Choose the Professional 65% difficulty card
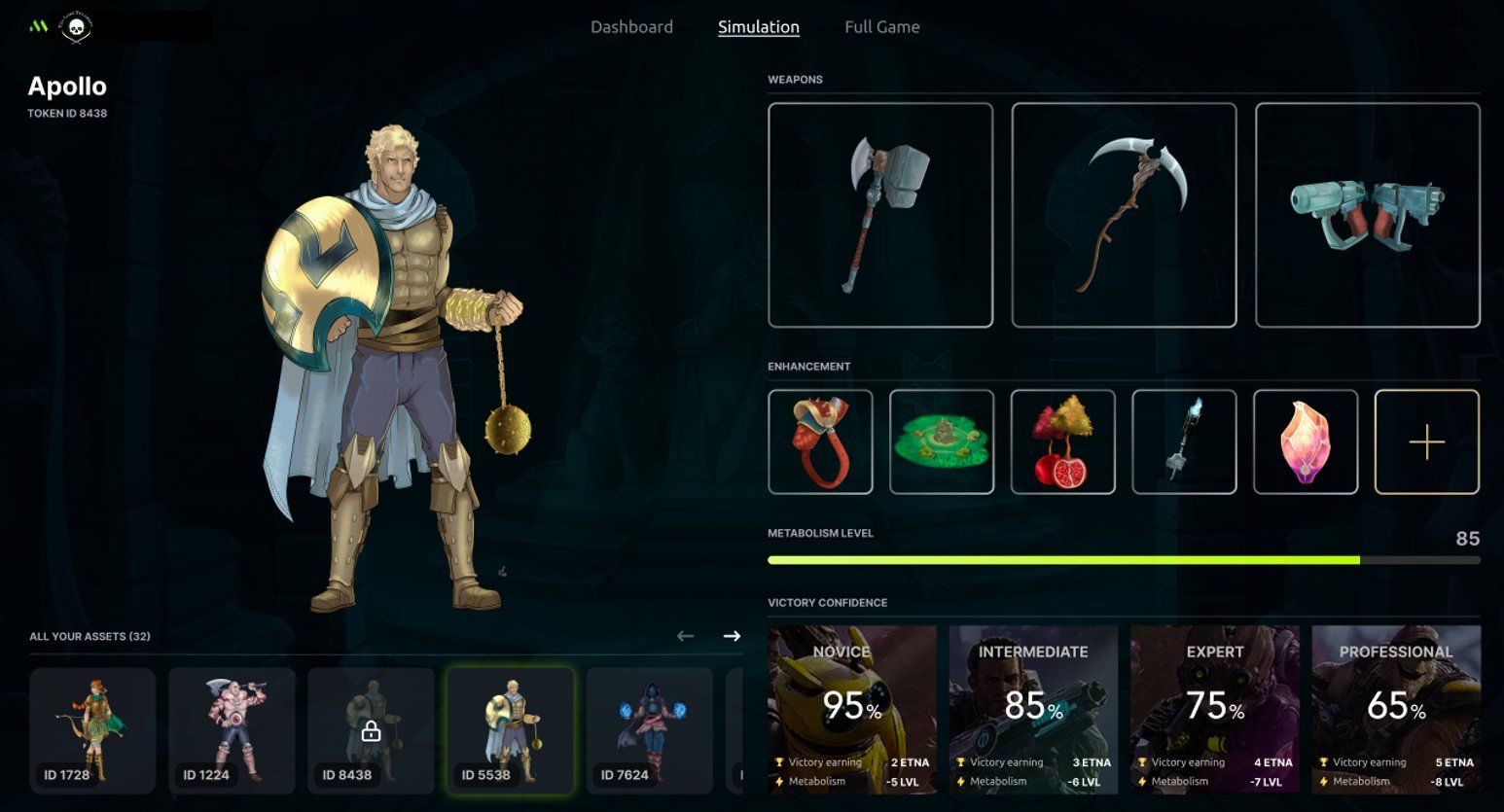The image size is (1504, 812). [1396, 709]
